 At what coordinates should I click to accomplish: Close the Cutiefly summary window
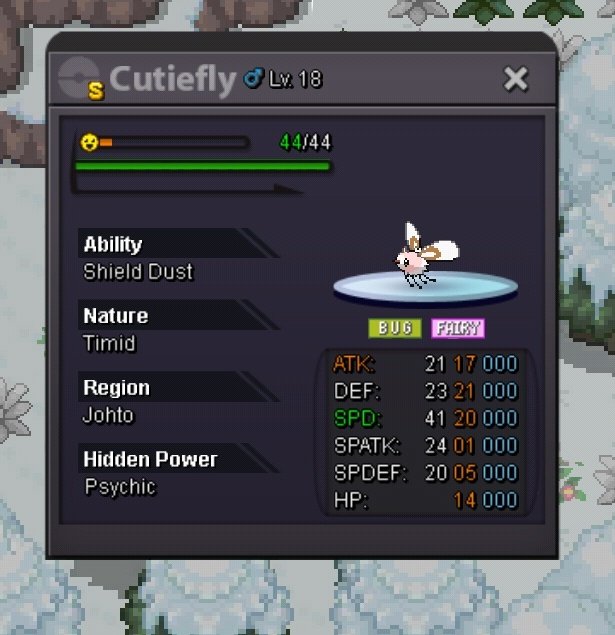coord(515,79)
